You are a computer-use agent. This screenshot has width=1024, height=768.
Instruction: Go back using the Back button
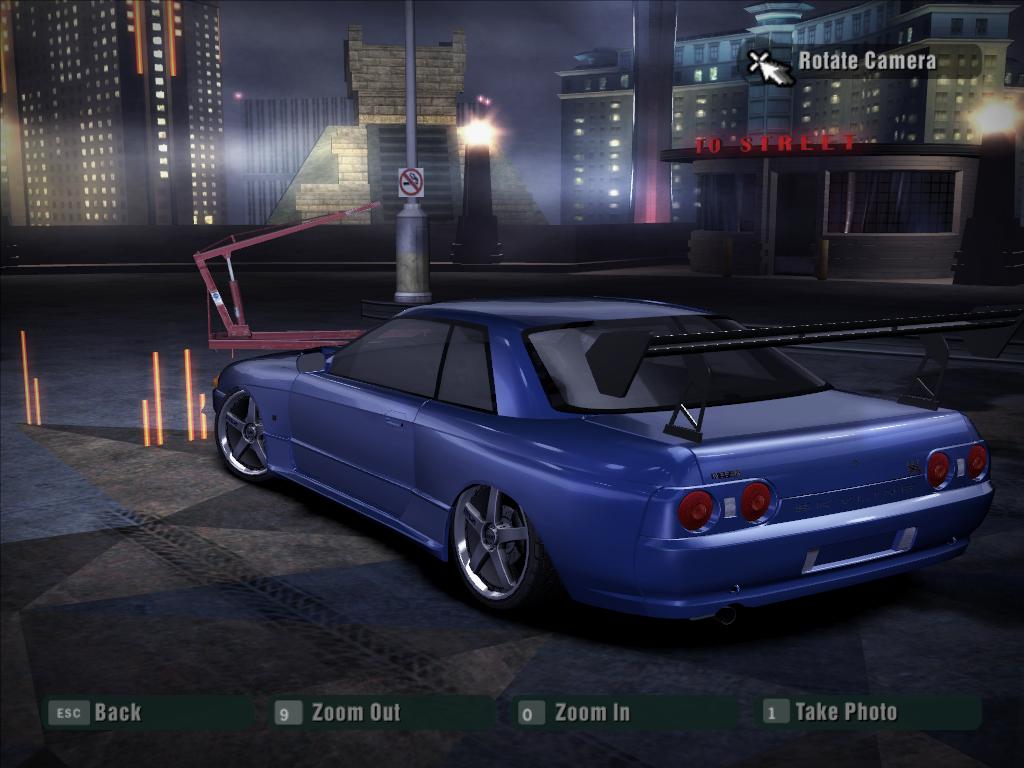pos(117,713)
